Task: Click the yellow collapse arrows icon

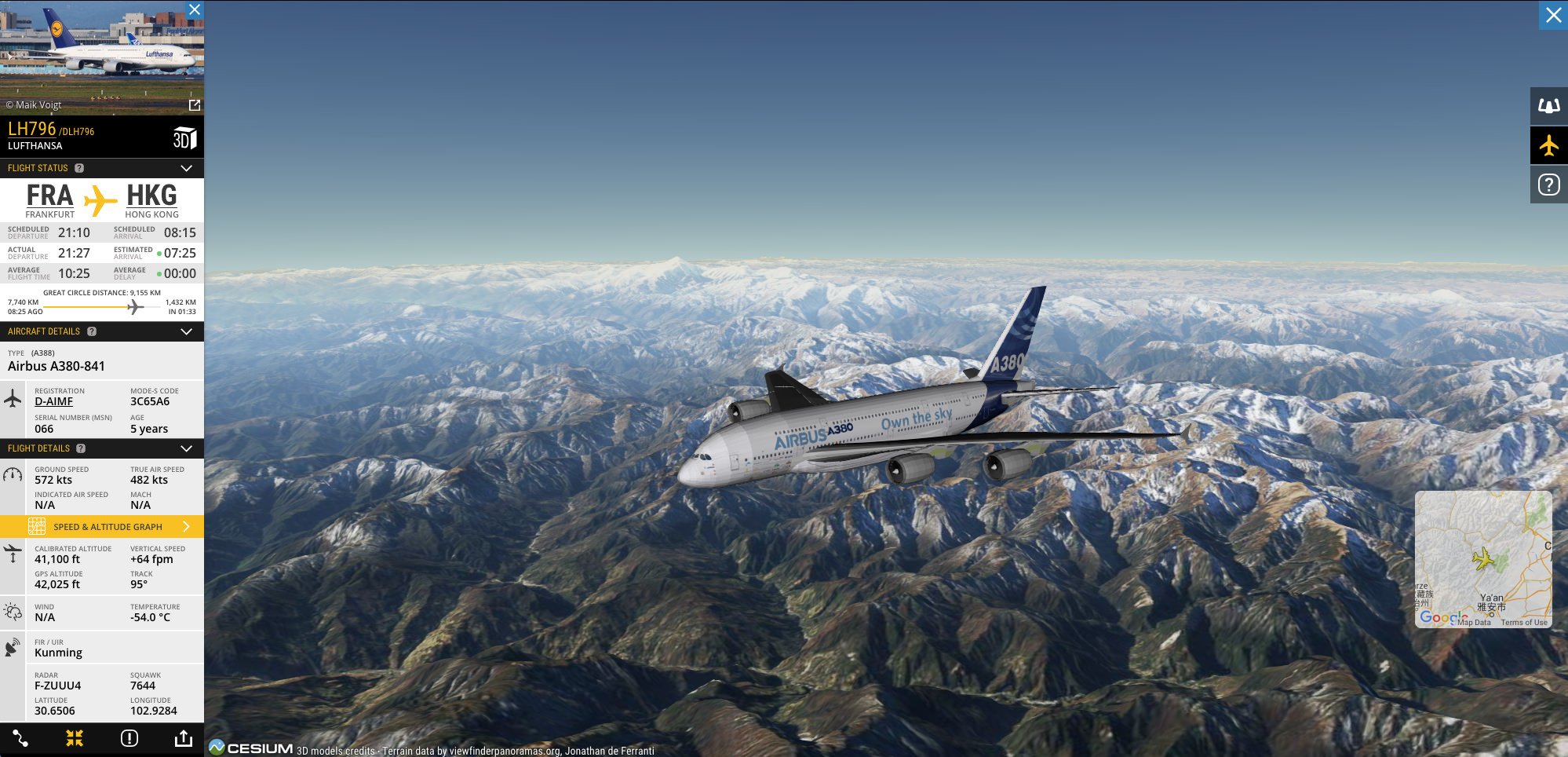Action: pos(75,738)
